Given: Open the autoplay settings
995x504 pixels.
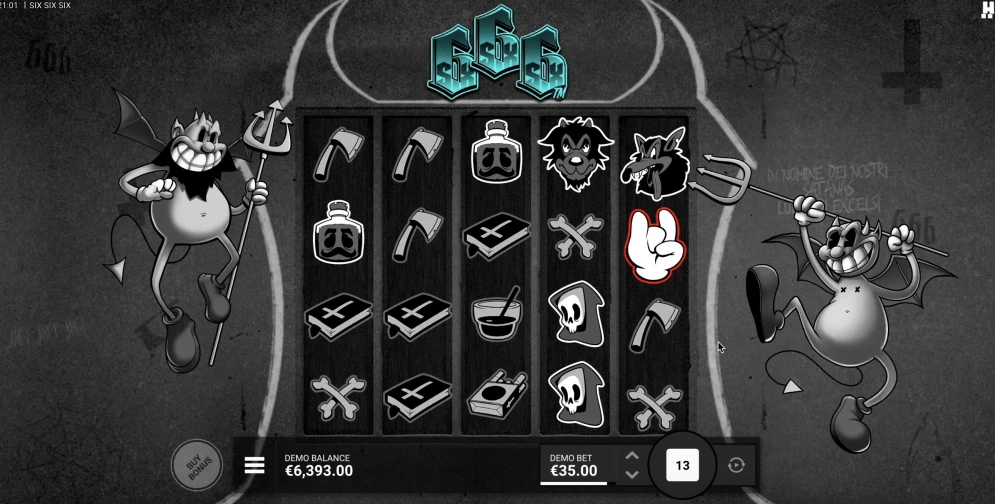Looking at the screenshot, I should pos(737,465).
